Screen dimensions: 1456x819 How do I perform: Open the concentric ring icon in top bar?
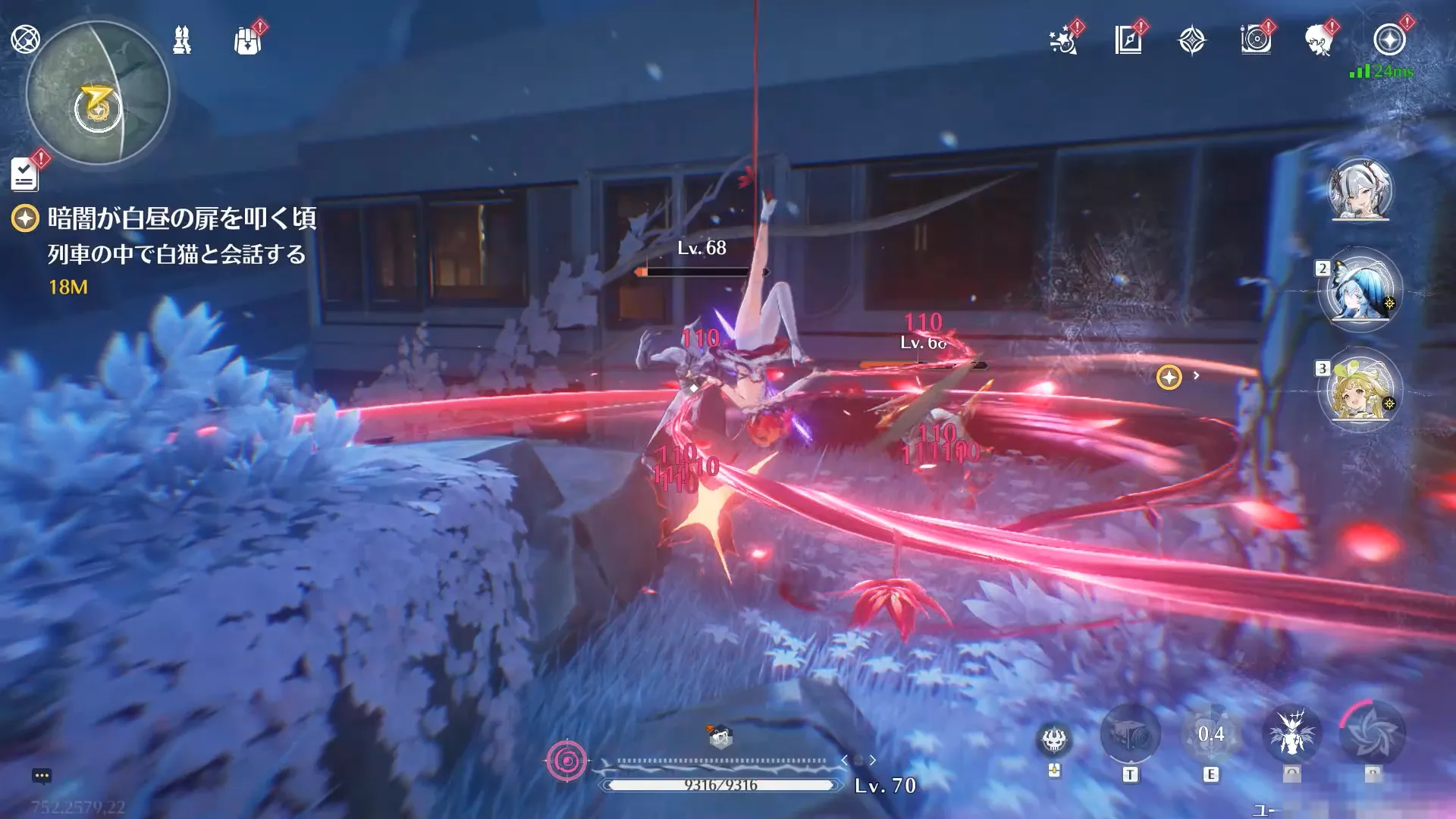click(1256, 40)
